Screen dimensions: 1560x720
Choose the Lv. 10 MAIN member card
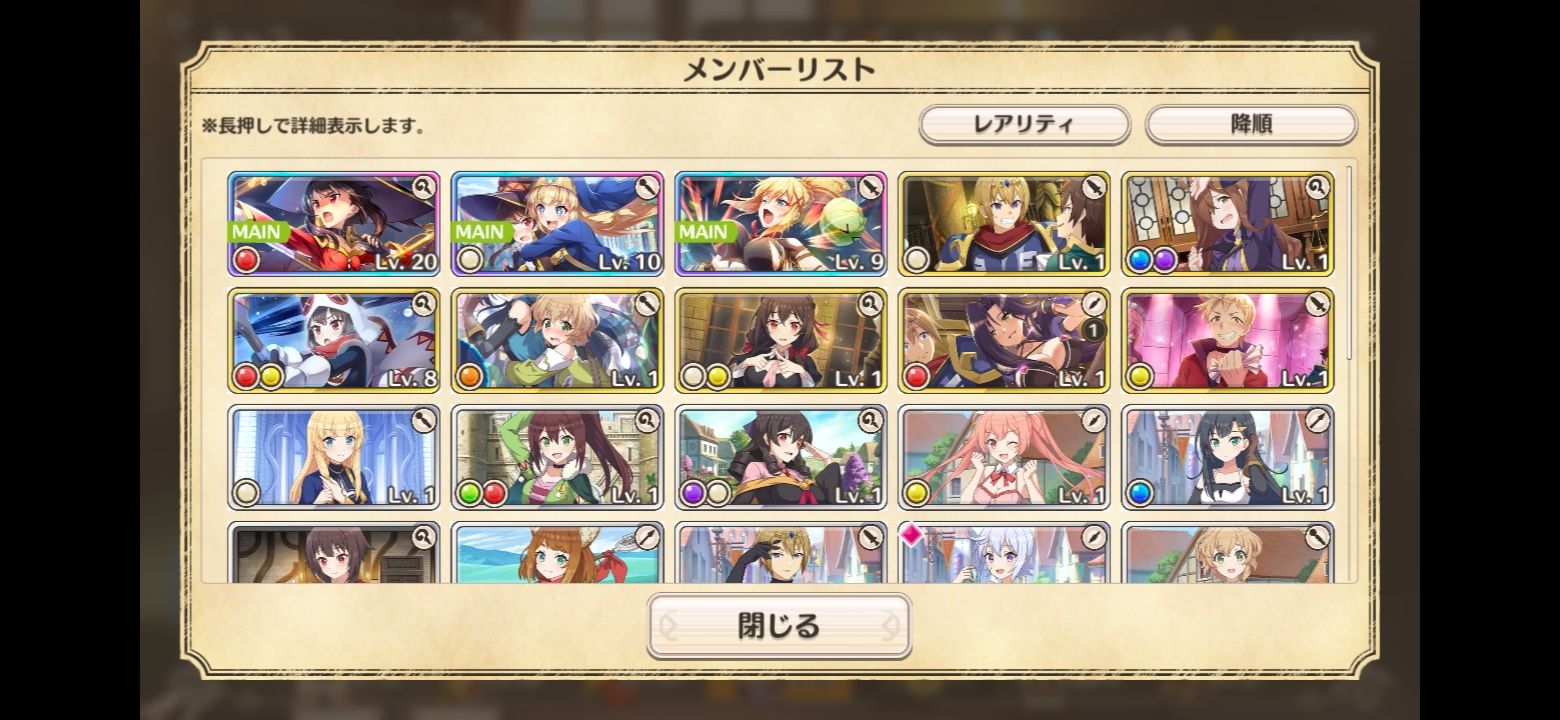click(558, 223)
